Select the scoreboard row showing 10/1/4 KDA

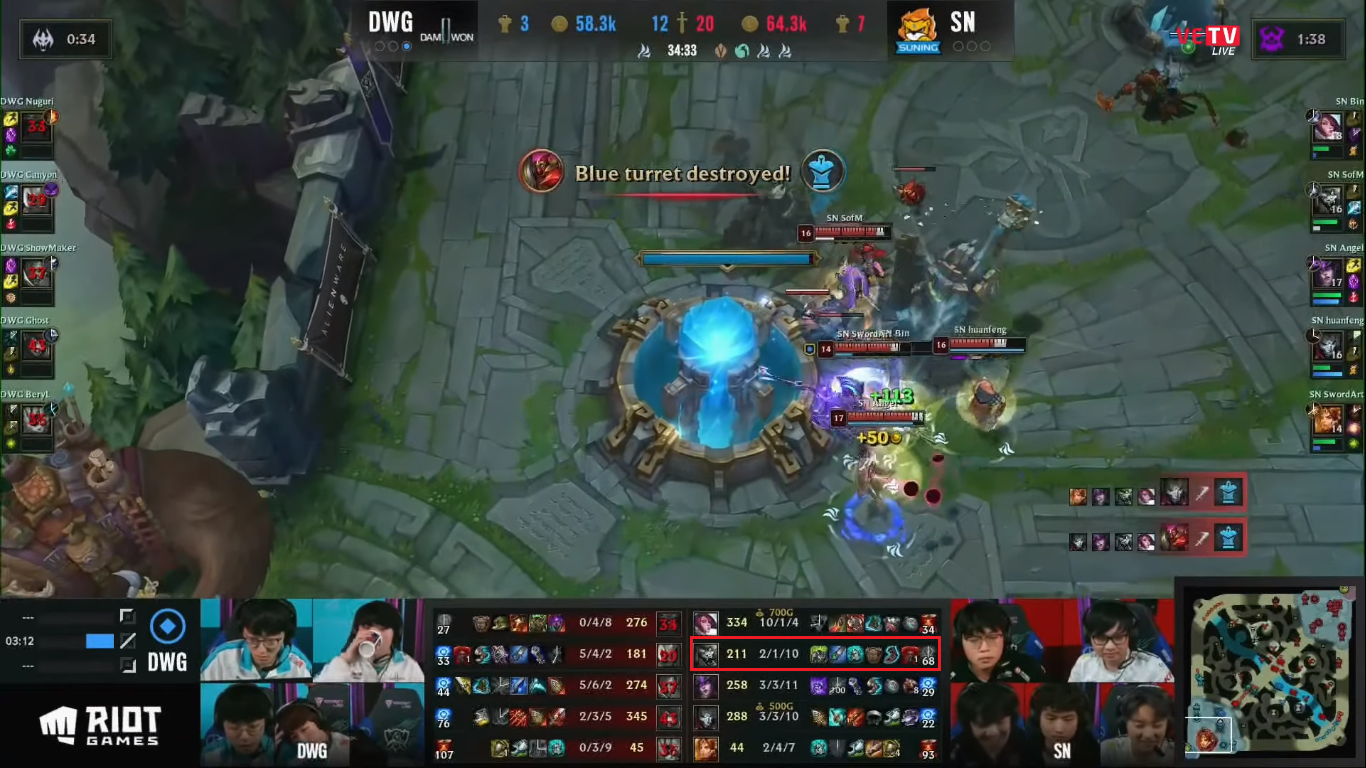pyautogui.click(x=815, y=623)
